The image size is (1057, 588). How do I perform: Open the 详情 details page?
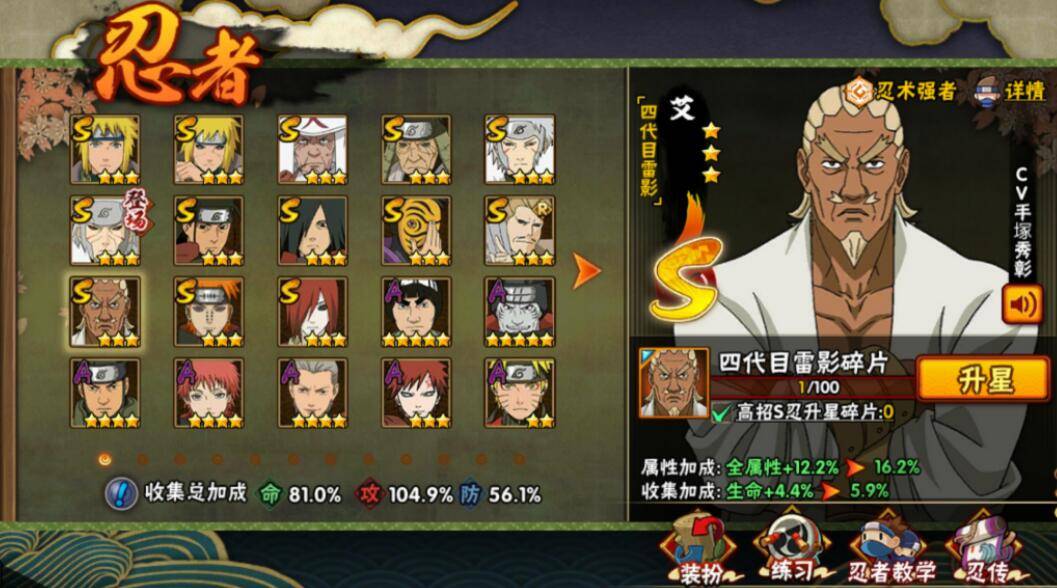(1010, 90)
